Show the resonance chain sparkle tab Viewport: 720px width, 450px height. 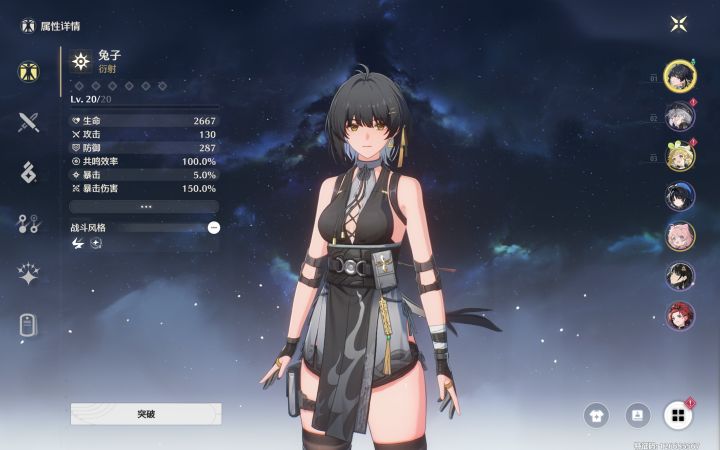pos(28,273)
